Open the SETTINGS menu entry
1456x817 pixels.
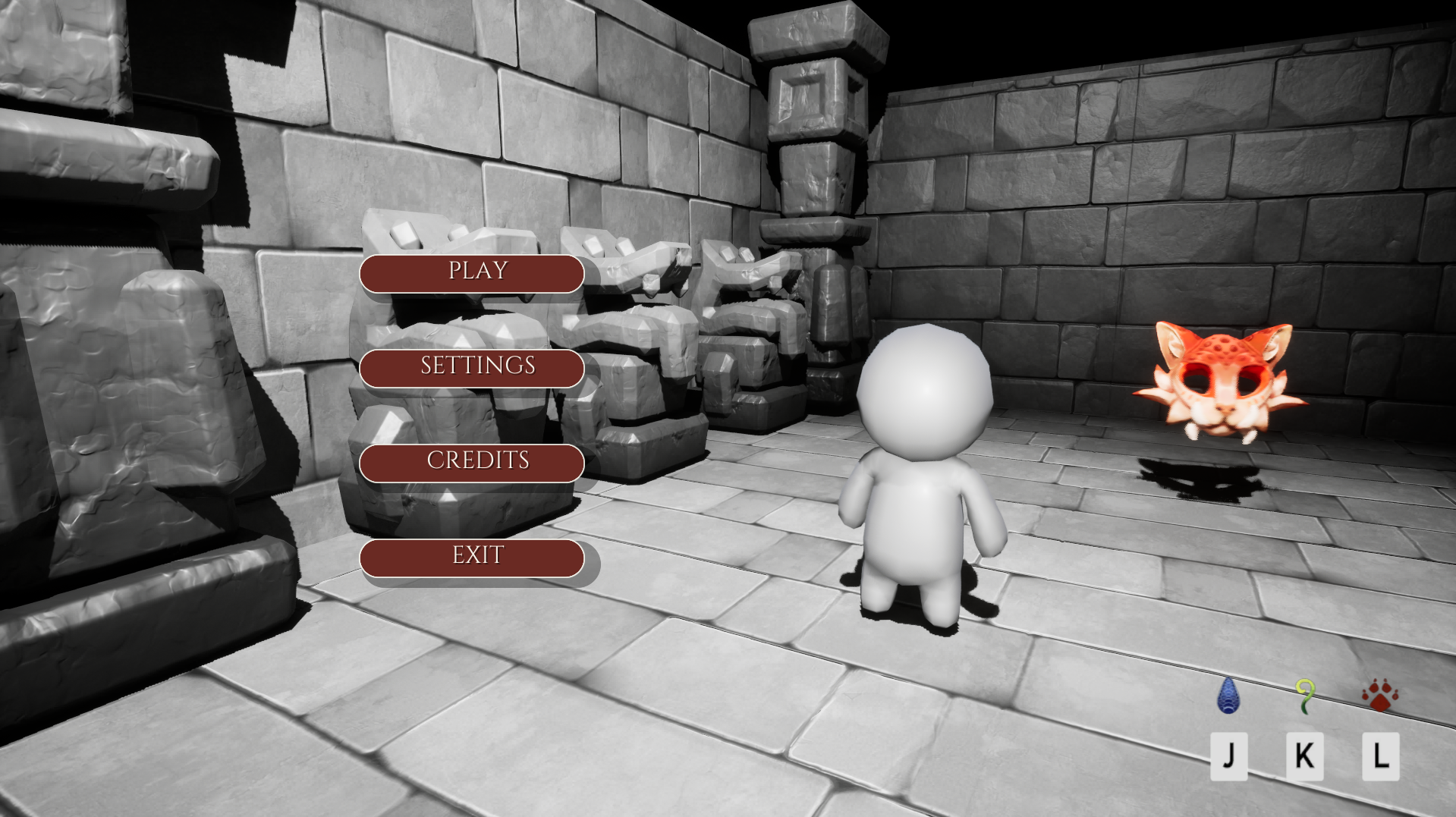click(473, 367)
